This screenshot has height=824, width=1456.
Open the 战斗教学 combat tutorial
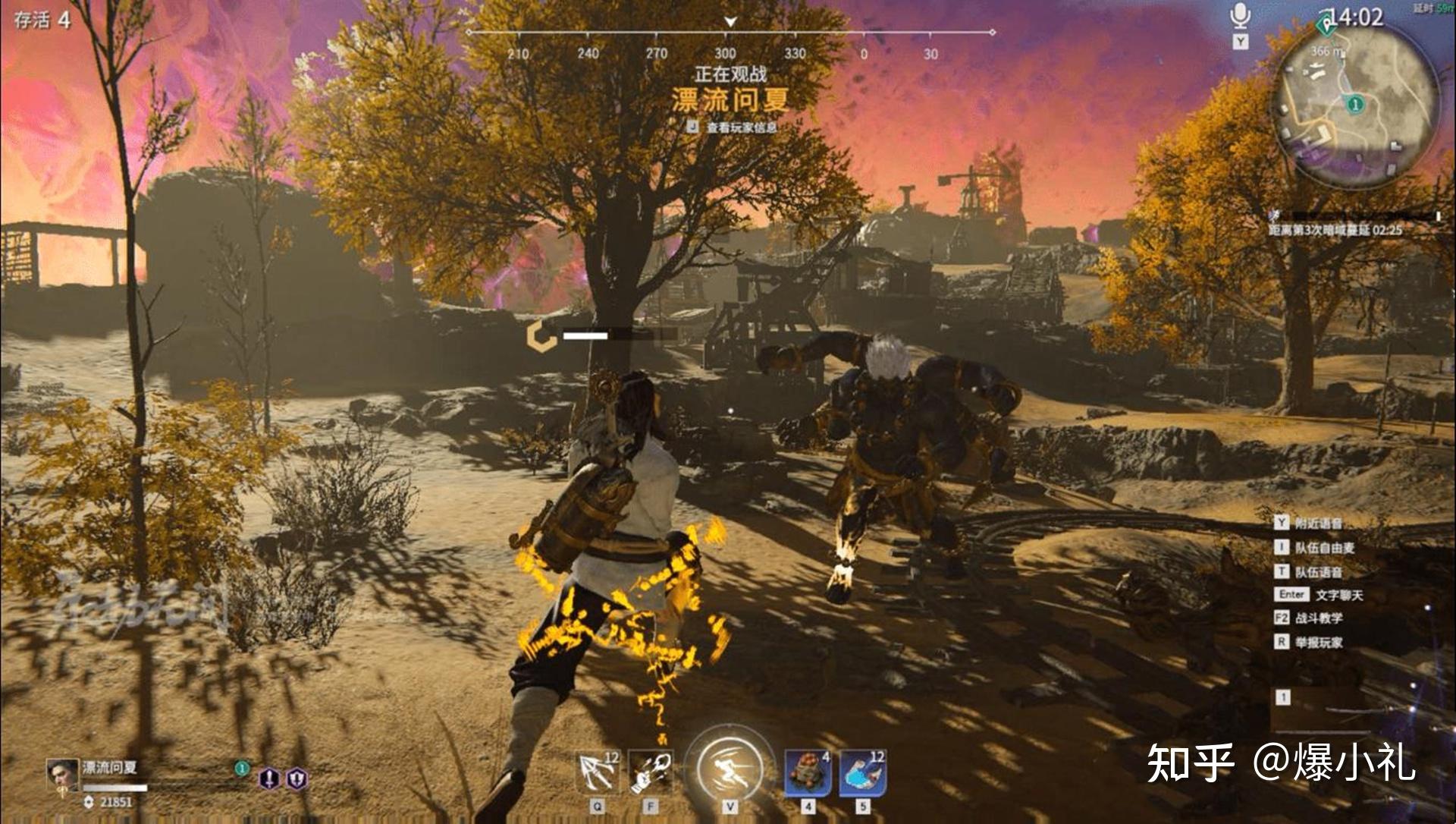tap(1318, 618)
